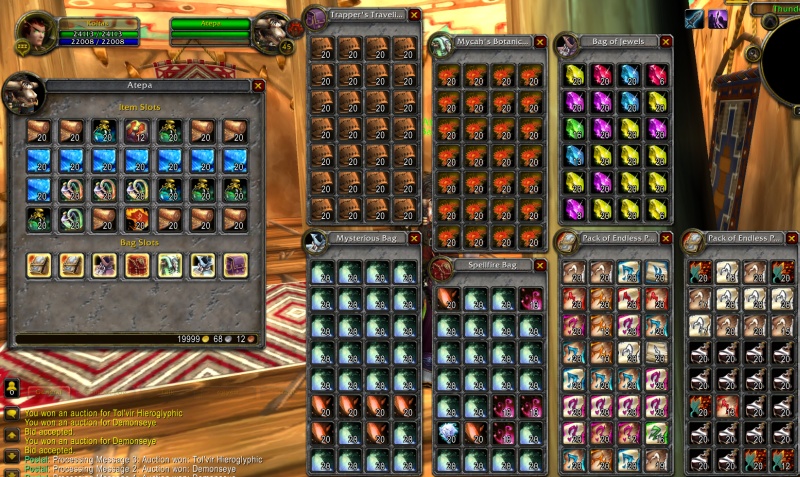Select the green gem stack of 5
The height and width of the screenshot is (477, 800).
coord(574,131)
